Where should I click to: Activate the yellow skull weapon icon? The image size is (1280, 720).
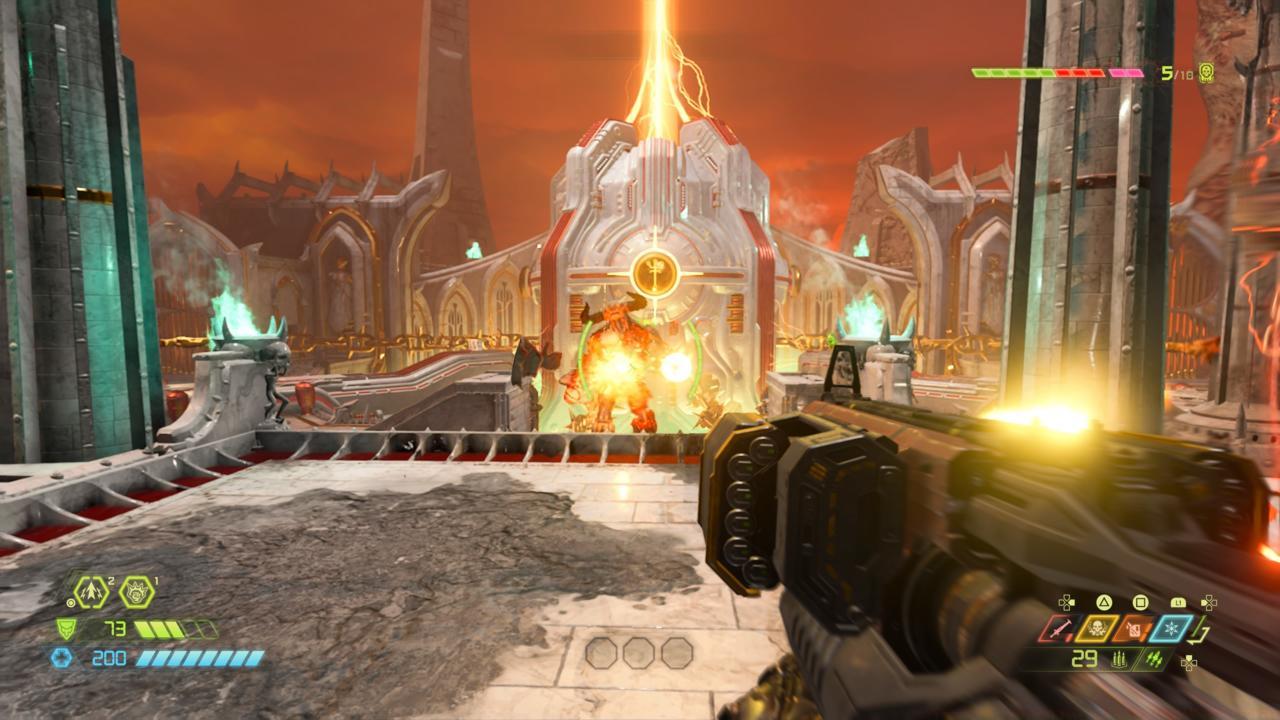(x=1097, y=629)
